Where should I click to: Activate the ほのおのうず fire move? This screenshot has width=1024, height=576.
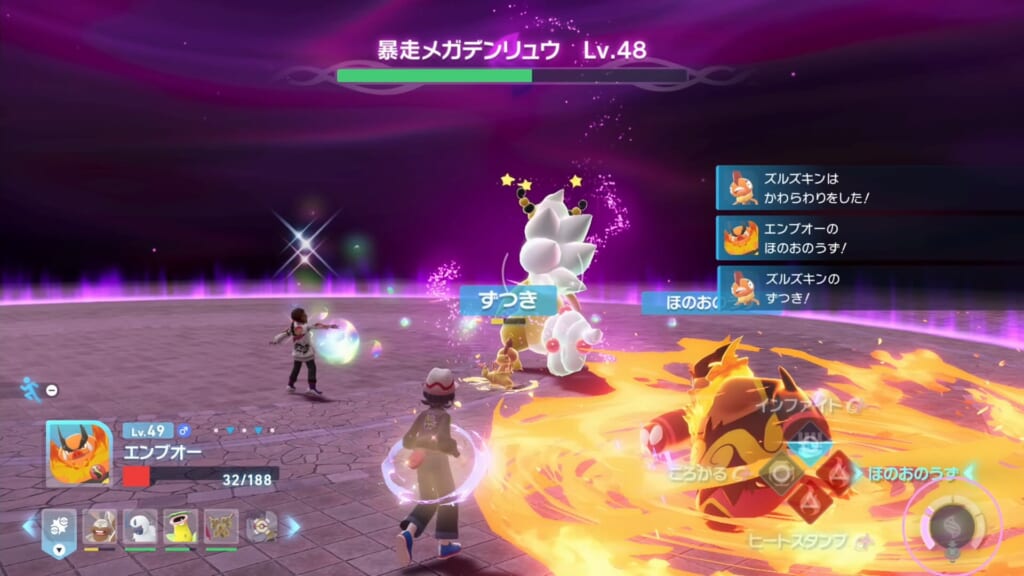[836, 472]
